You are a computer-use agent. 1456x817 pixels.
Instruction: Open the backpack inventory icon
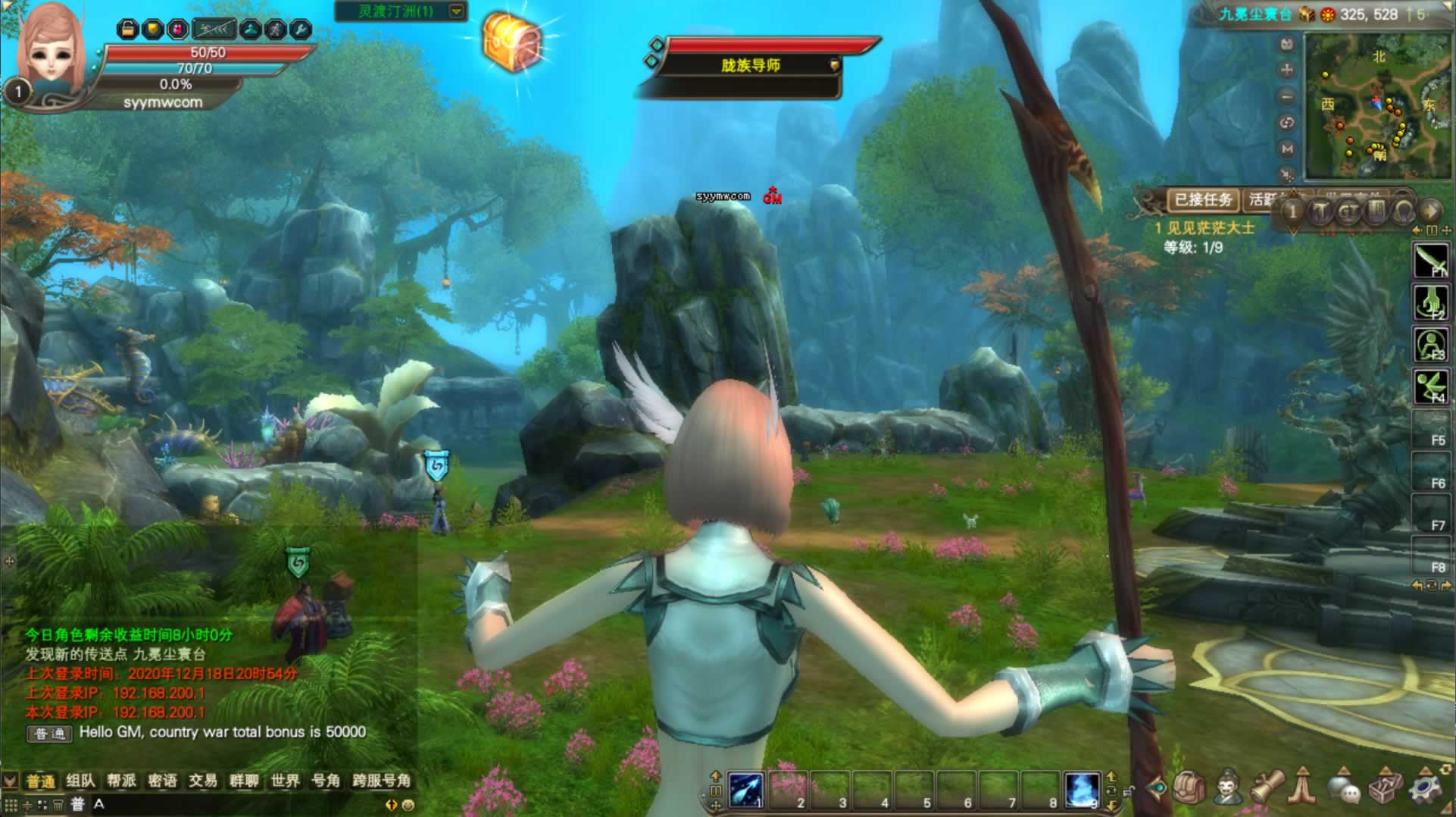click(1189, 788)
